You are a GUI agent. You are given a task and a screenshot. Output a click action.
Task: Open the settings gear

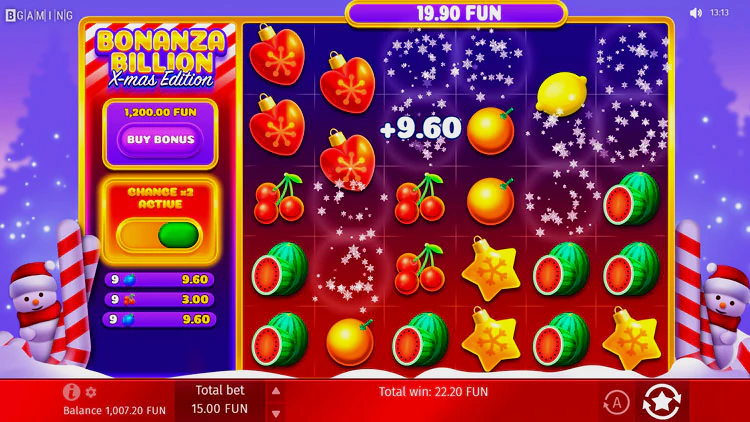pyautogui.click(x=91, y=392)
